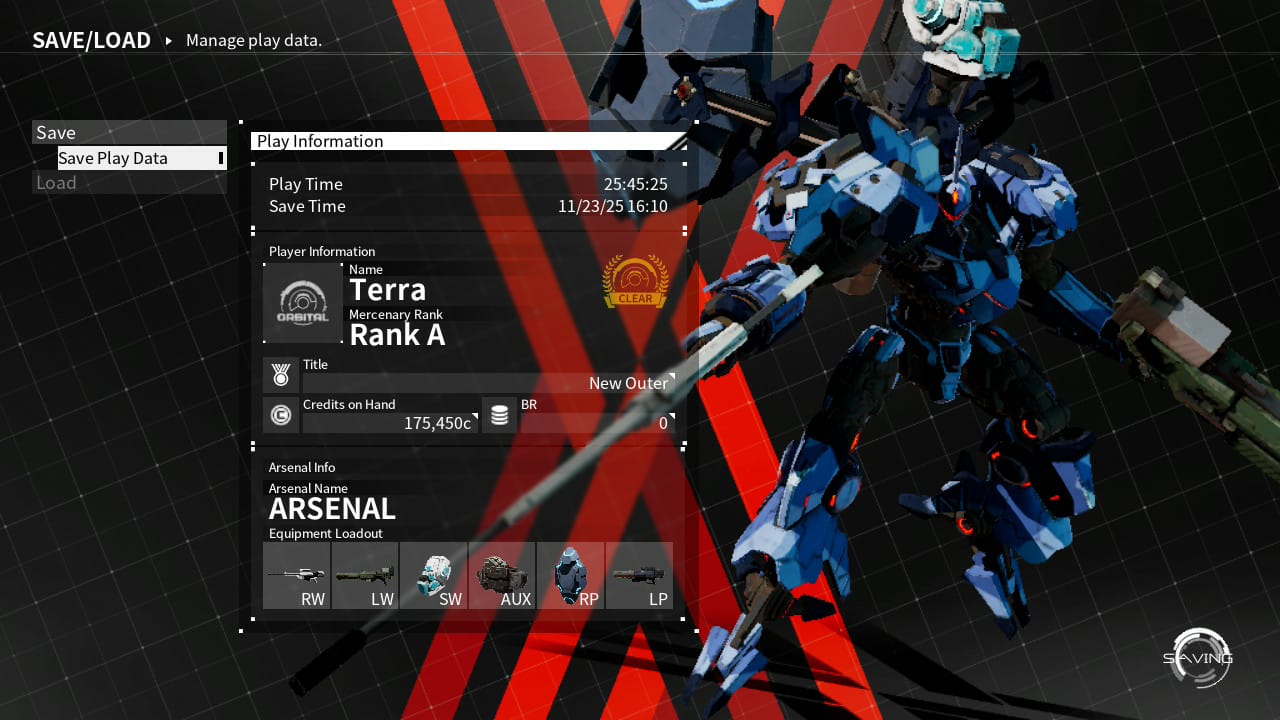Select the RP pylon equipment slot
This screenshot has width=1280, height=720.
point(570,576)
